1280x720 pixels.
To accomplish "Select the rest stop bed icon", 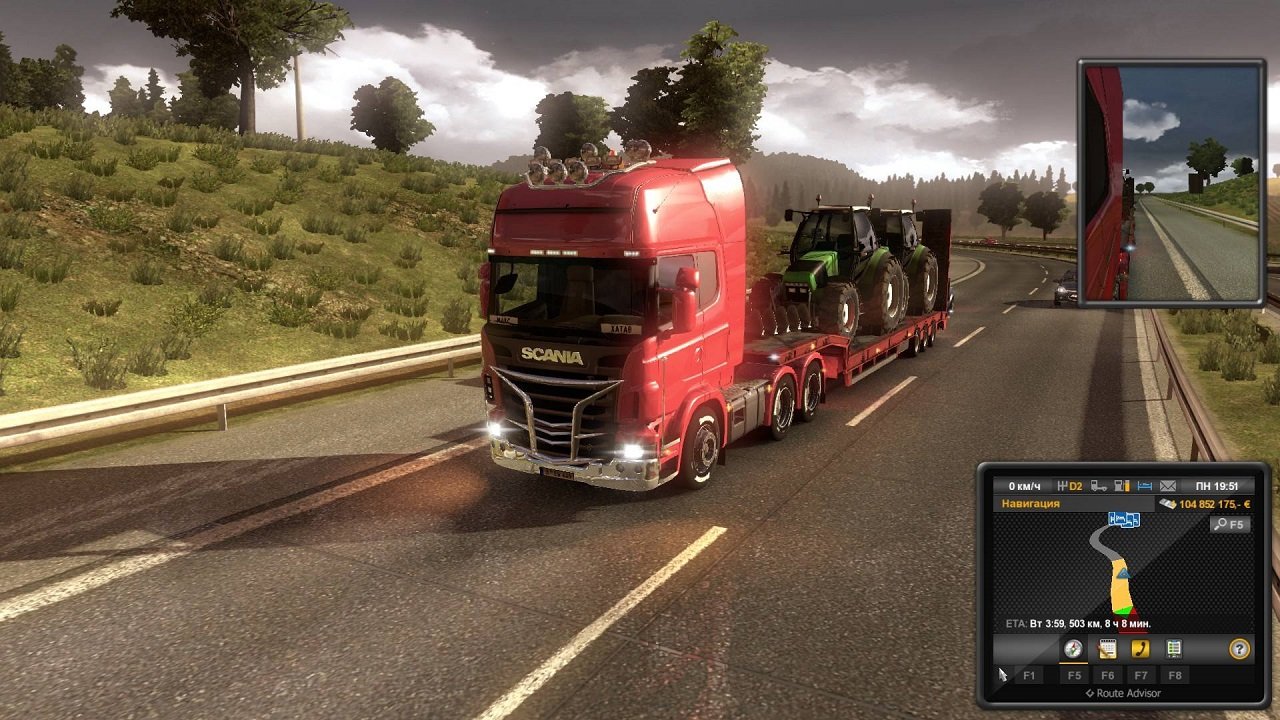I will 1144,486.
